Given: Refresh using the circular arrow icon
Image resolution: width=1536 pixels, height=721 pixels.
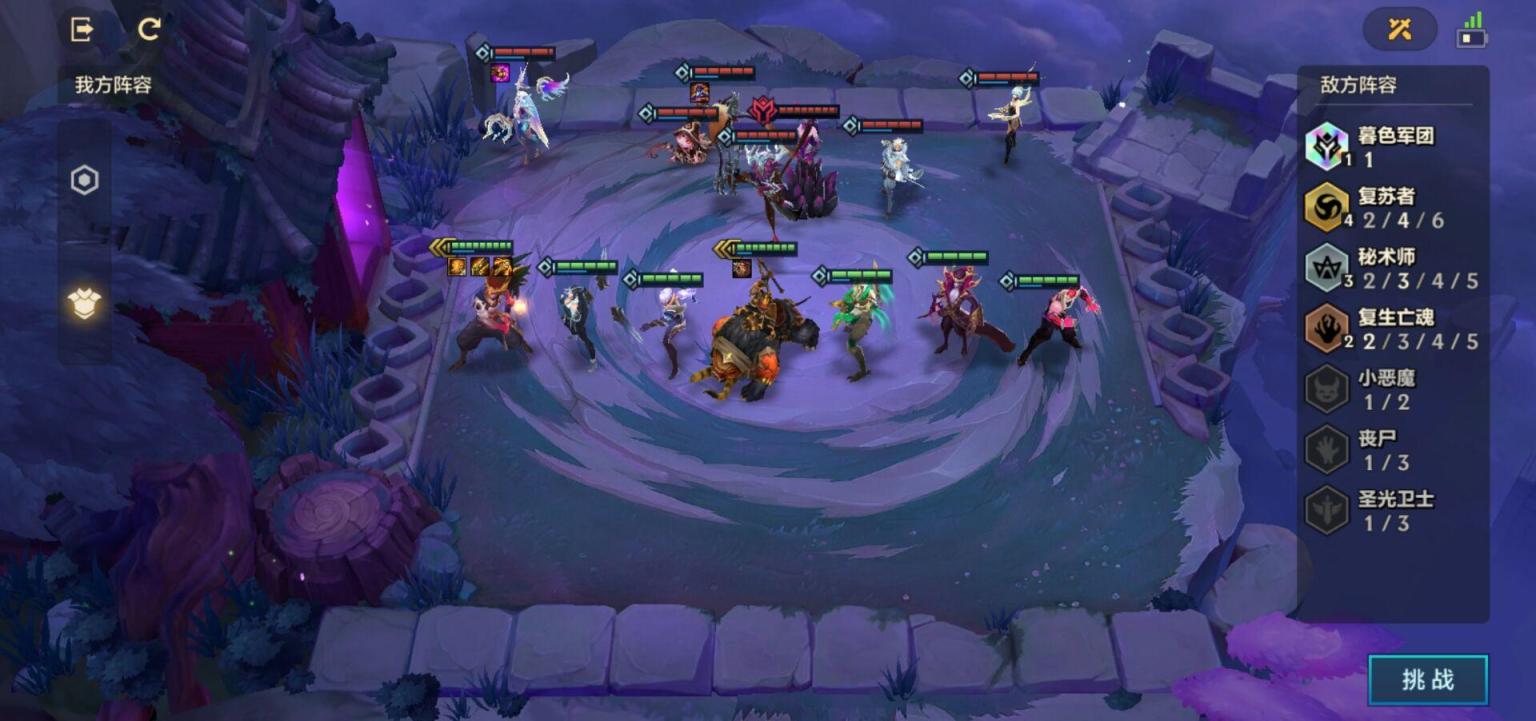Looking at the screenshot, I should click(149, 29).
